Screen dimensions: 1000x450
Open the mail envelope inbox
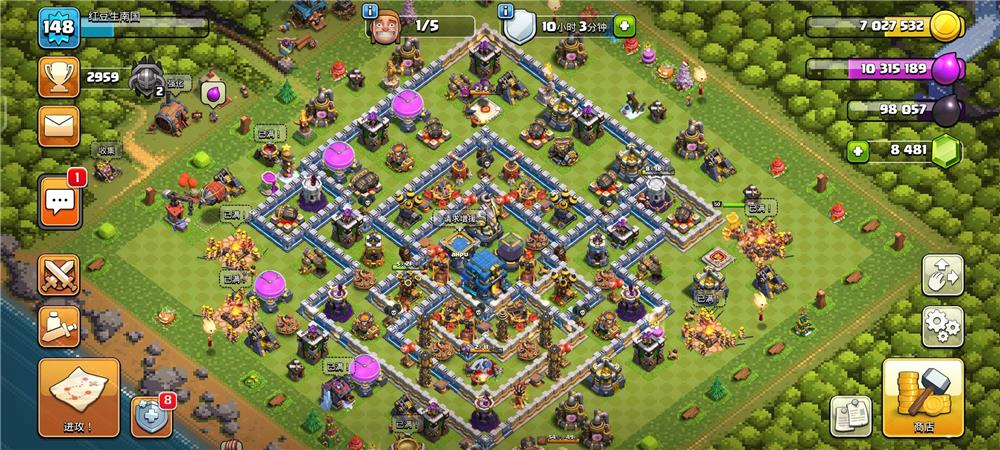(x=58, y=125)
